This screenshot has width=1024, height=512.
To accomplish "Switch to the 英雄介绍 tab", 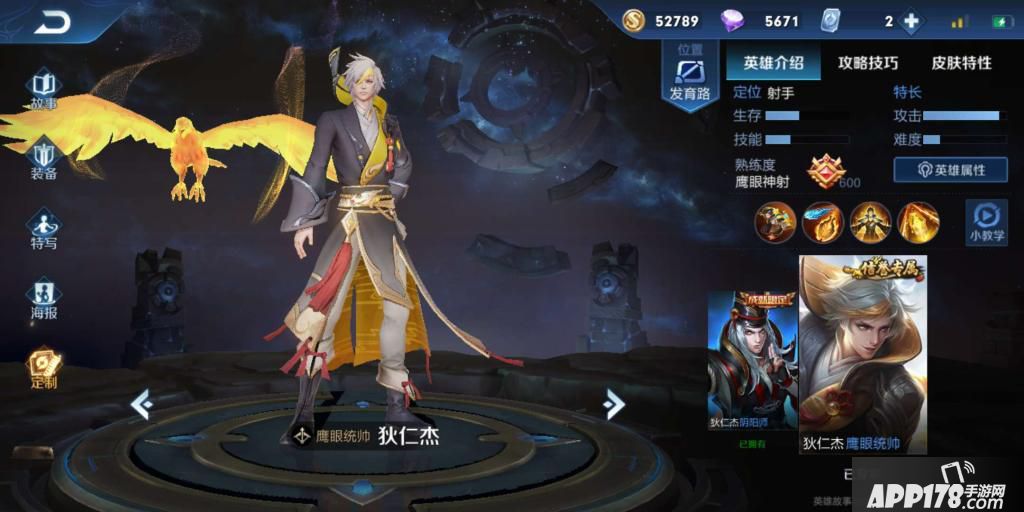I will 773,62.
